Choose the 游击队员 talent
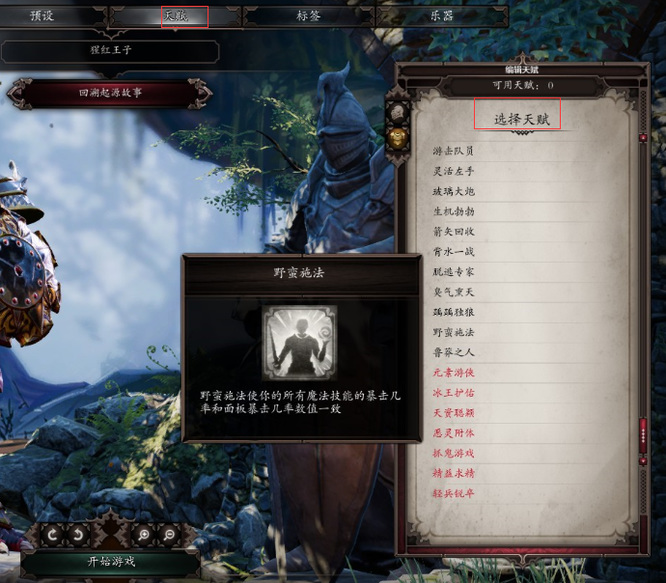The width and height of the screenshot is (666, 583). pos(453,151)
